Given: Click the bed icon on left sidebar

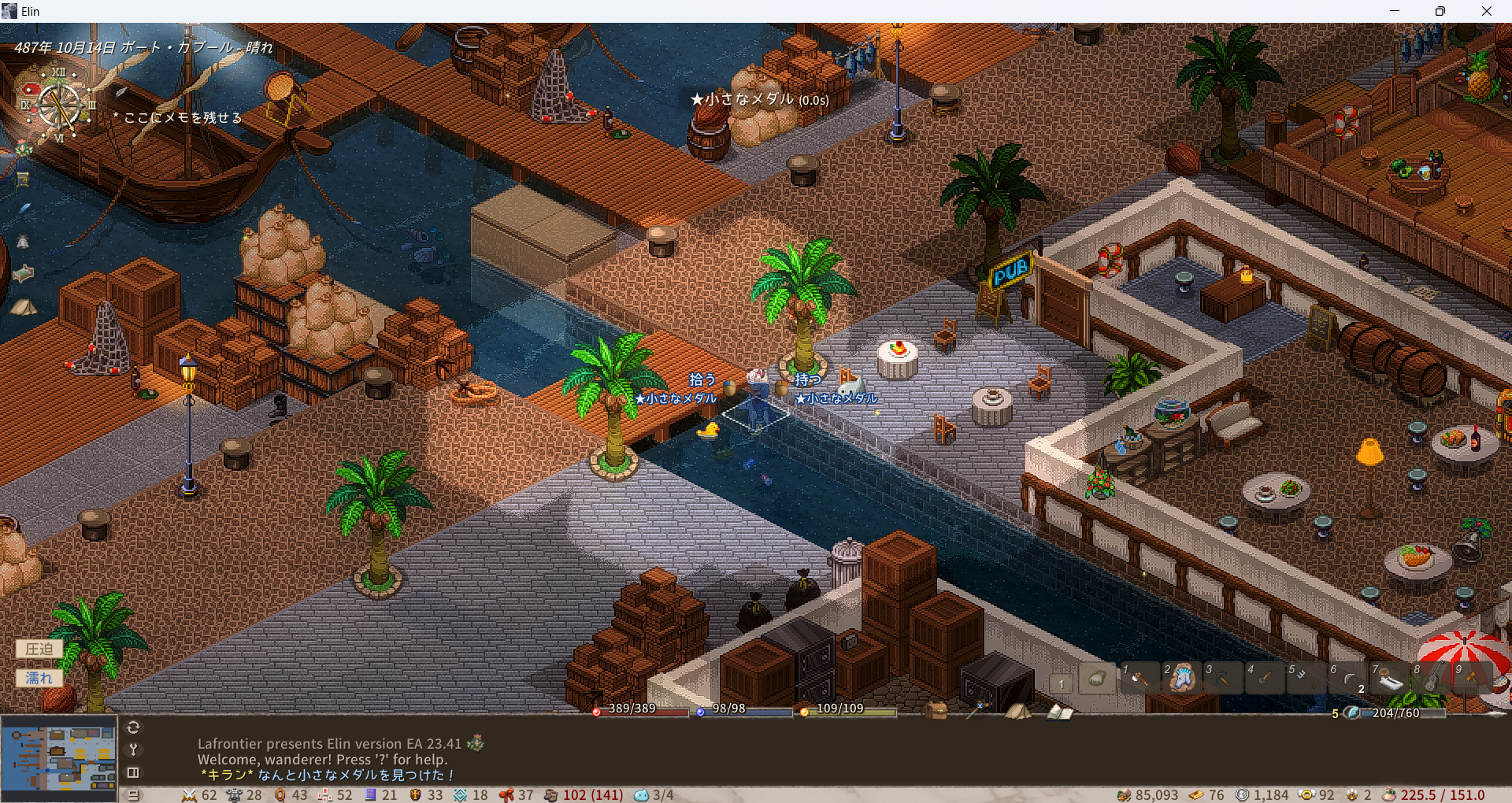Looking at the screenshot, I should pos(23,273).
